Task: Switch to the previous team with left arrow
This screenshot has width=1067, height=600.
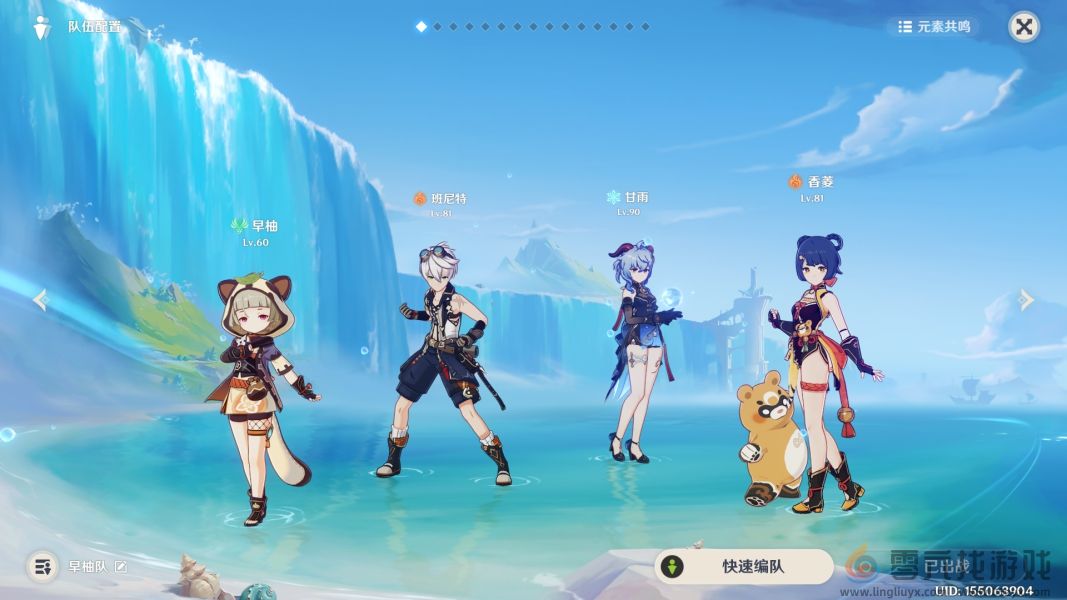Action: pos(41,300)
